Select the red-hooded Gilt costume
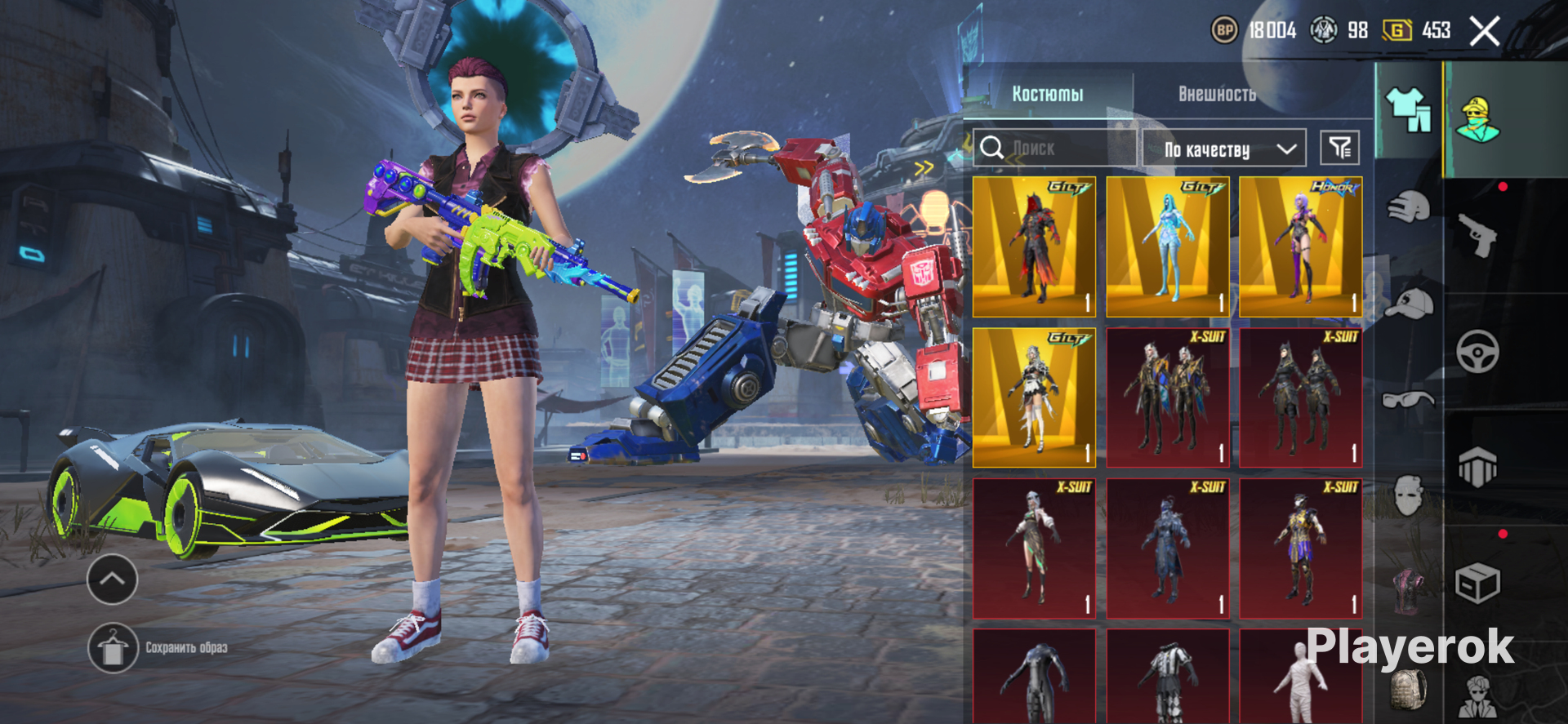This screenshot has height=724, width=1568. tap(1034, 247)
